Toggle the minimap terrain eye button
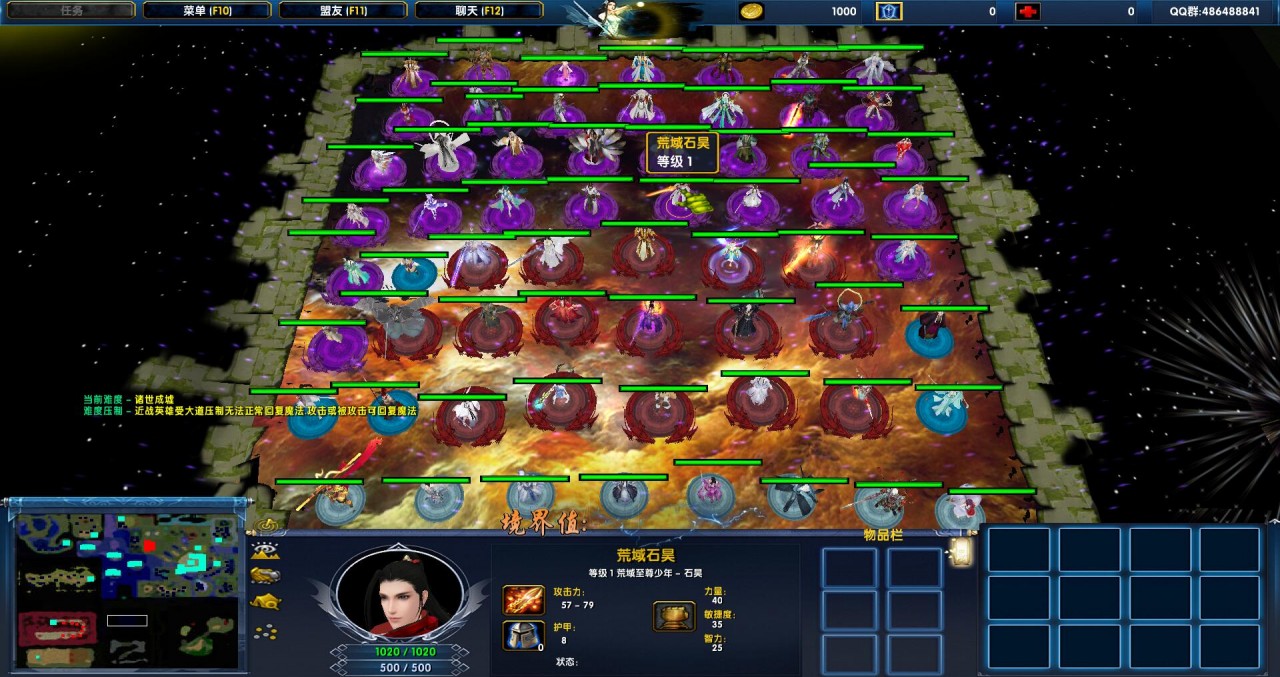The width and height of the screenshot is (1280, 677). pyautogui.click(x=266, y=550)
